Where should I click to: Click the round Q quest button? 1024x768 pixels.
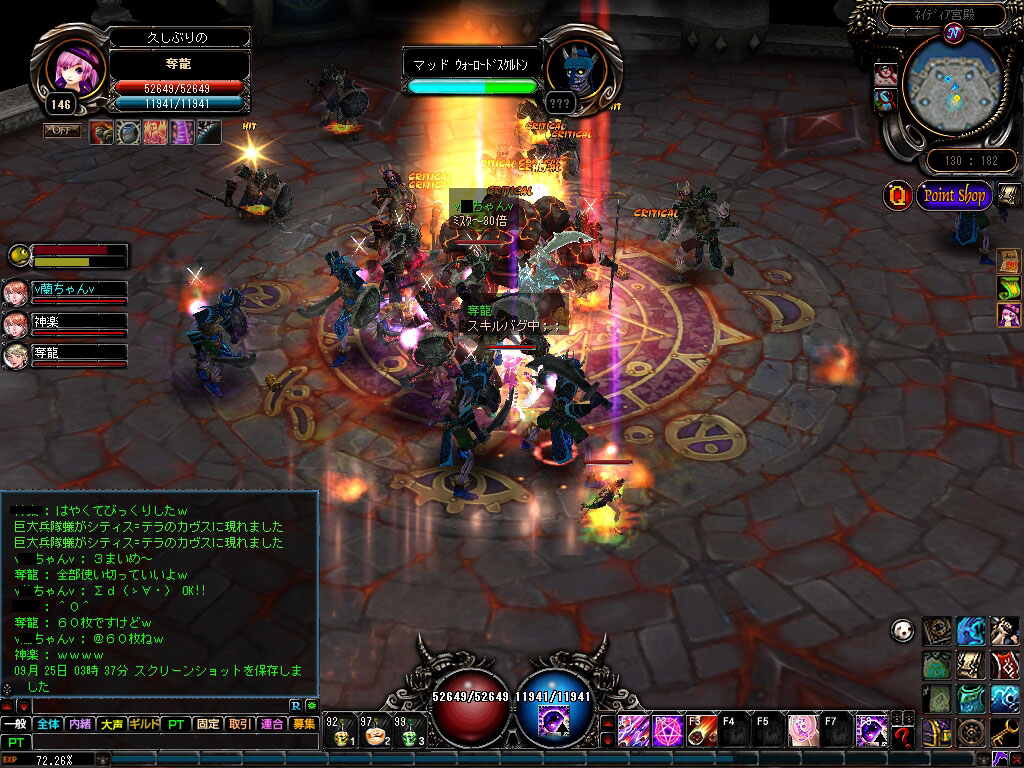897,195
